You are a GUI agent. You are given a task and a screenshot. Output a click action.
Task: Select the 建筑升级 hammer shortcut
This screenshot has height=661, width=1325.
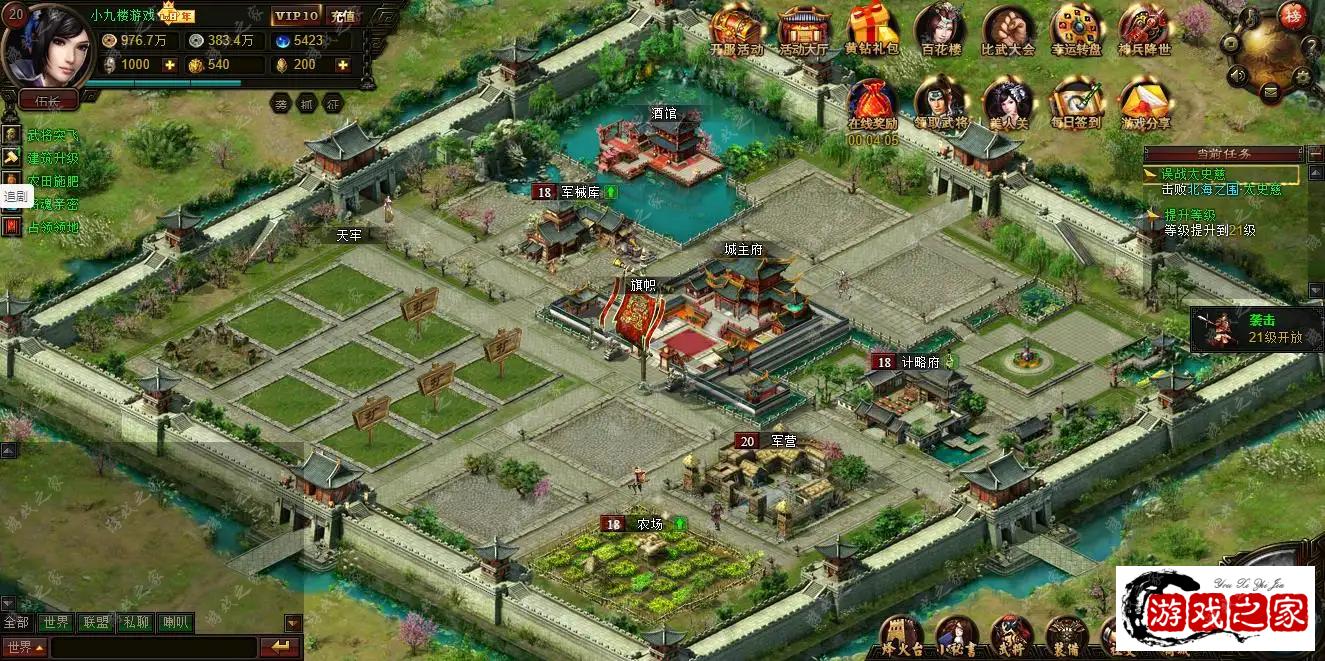pos(11,158)
